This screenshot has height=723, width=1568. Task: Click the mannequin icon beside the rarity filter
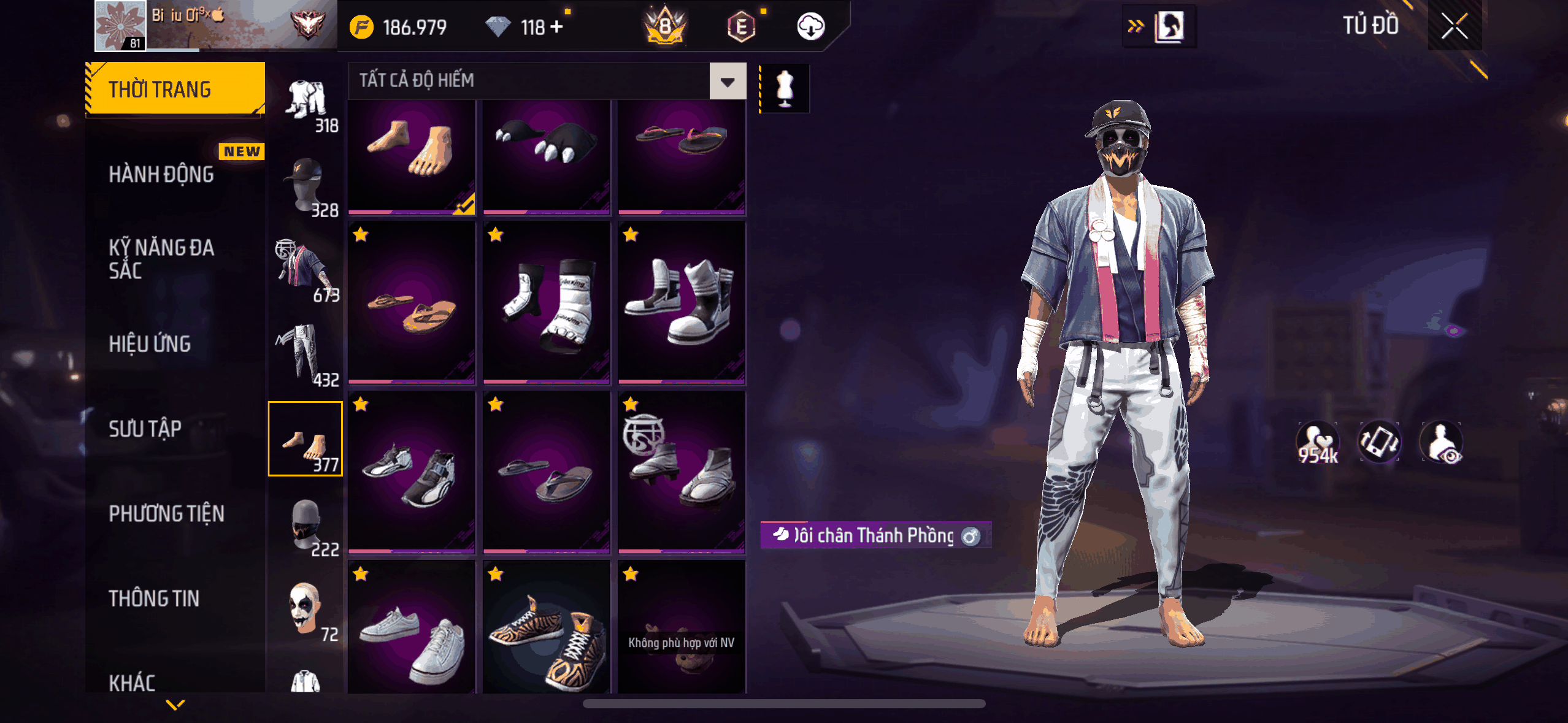(785, 88)
